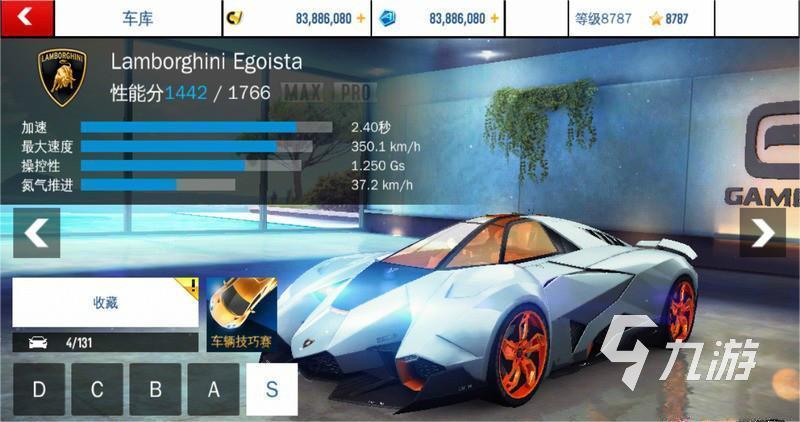This screenshot has width=800, height=422.
Task: Switch to the B class tab
Action: [x=155, y=389]
